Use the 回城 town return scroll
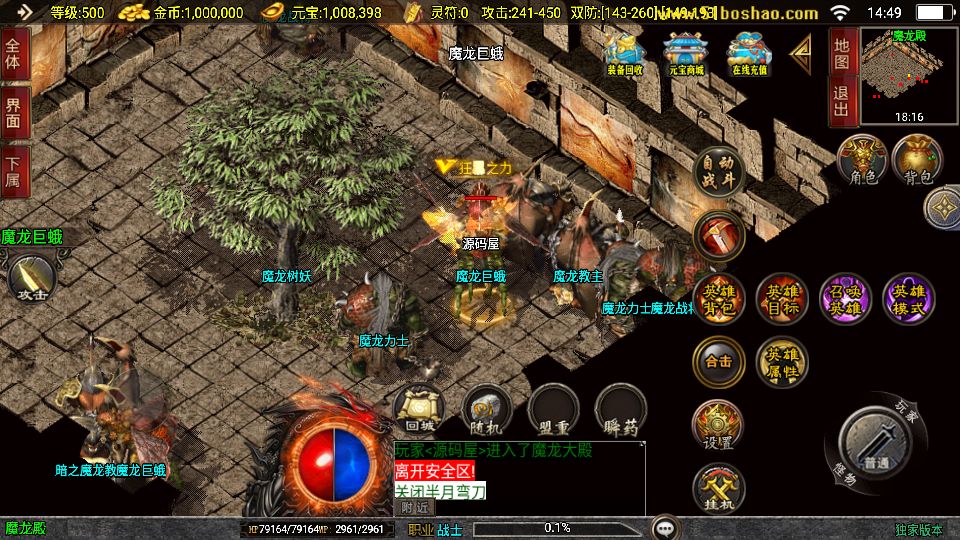960x540 pixels. (417, 410)
